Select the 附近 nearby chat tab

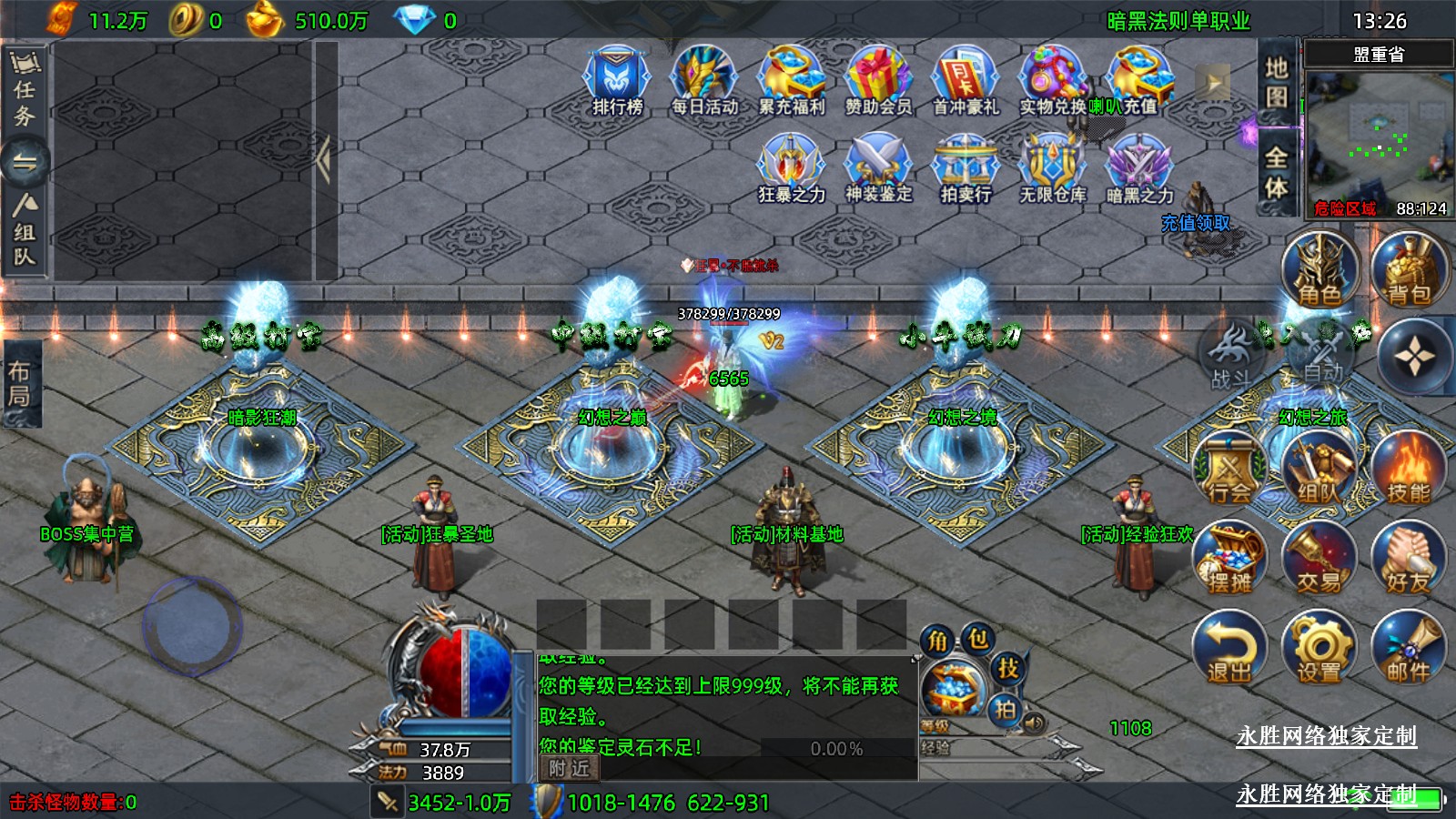pyautogui.click(x=570, y=769)
